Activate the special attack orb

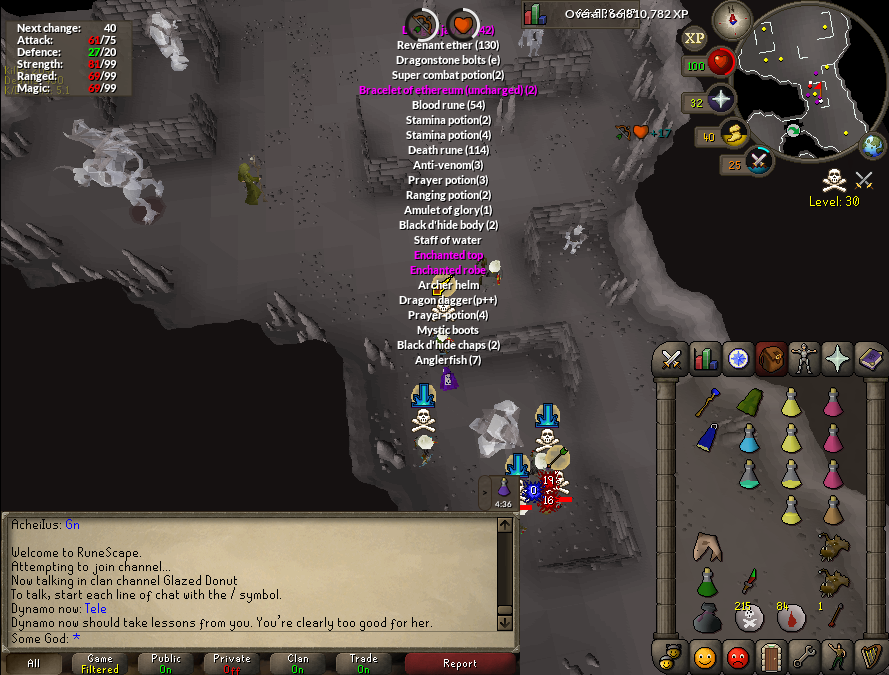point(759,160)
